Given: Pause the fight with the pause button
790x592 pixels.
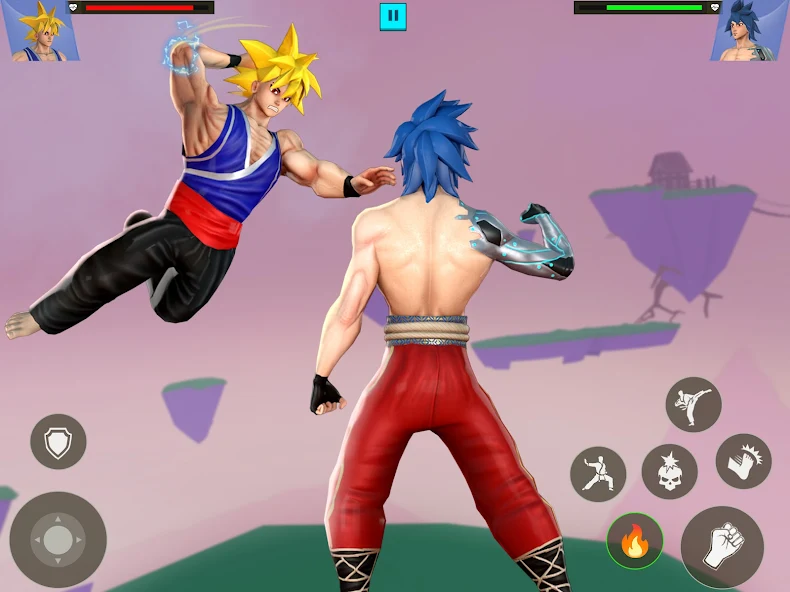Looking at the screenshot, I should [393, 16].
